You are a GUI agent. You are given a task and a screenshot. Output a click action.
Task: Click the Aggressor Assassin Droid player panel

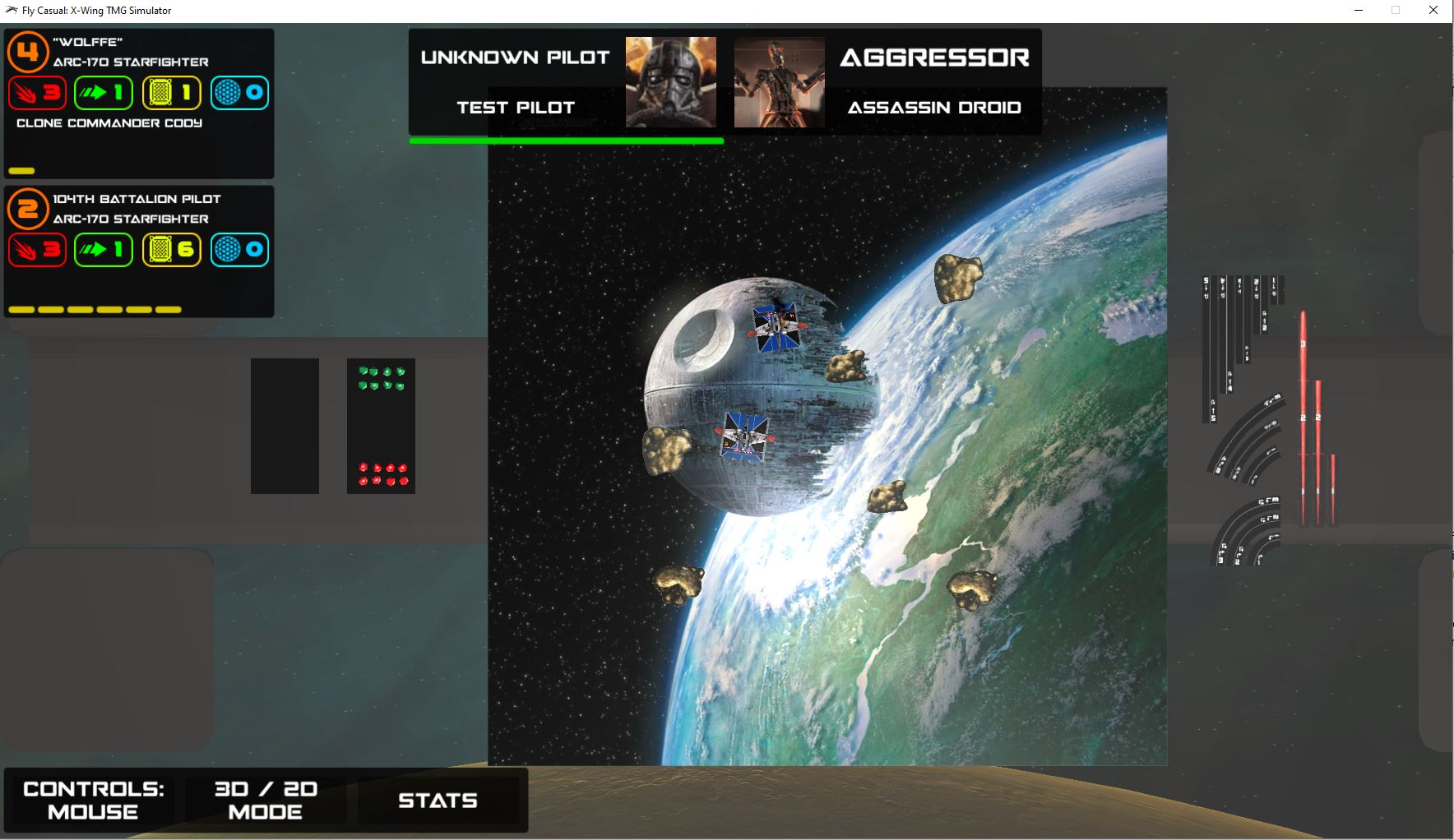tap(933, 81)
